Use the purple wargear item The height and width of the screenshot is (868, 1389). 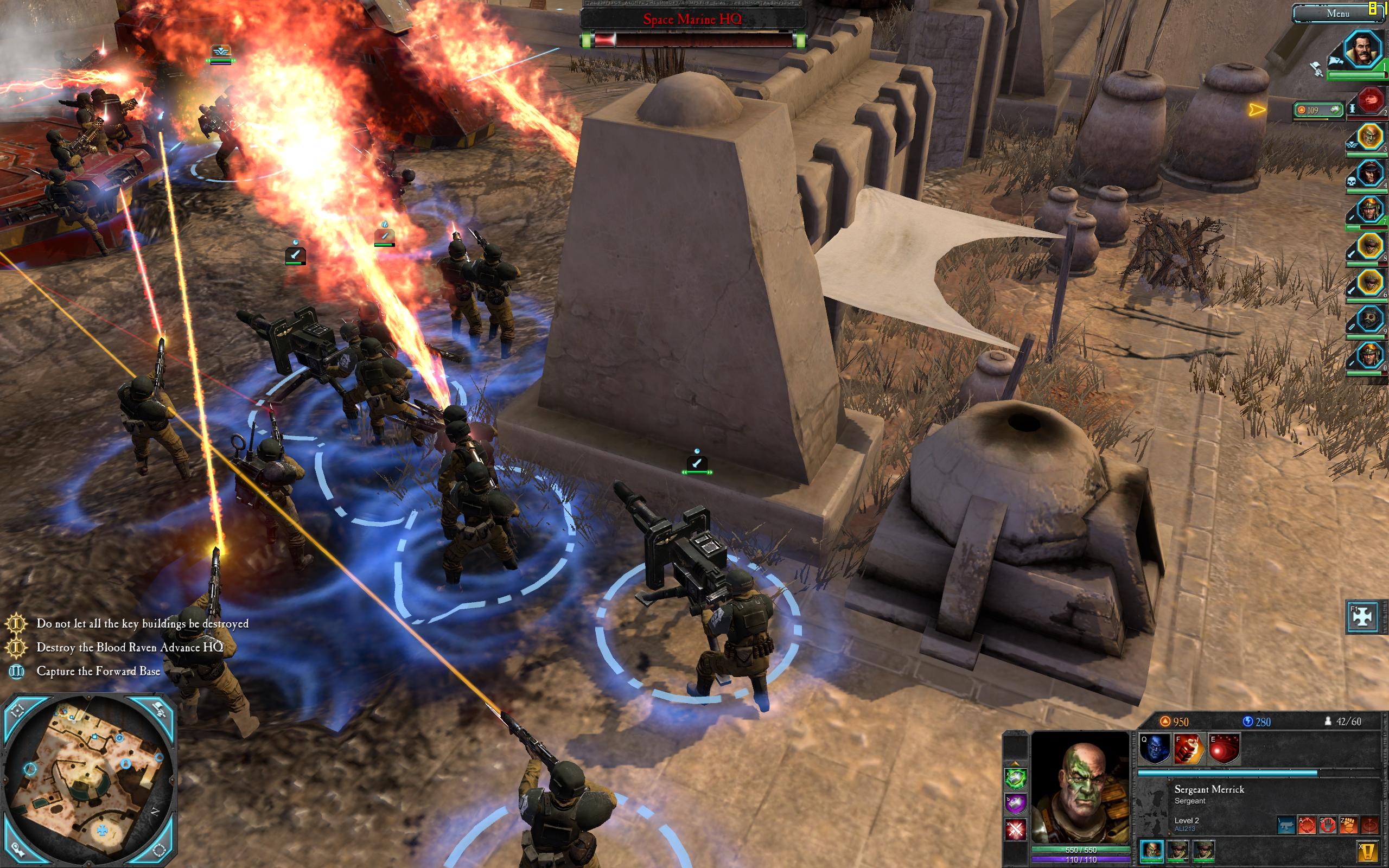coord(1015,803)
